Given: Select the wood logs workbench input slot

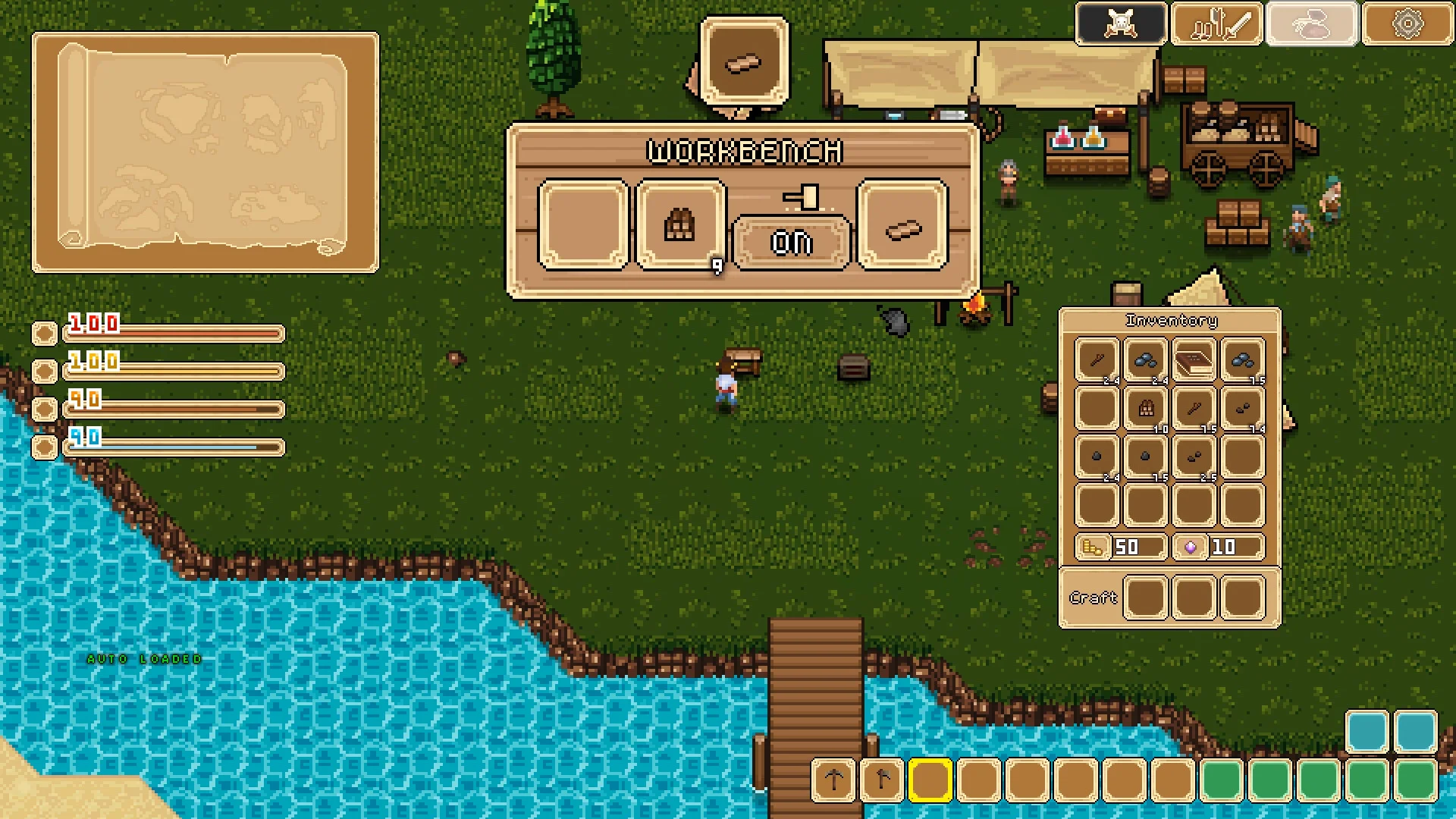Looking at the screenshot, I should 680,225.
